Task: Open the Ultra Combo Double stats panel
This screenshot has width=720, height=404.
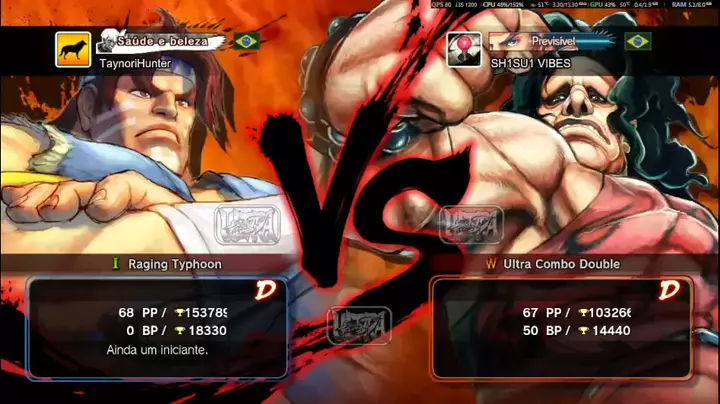Action: coord(560,328)
